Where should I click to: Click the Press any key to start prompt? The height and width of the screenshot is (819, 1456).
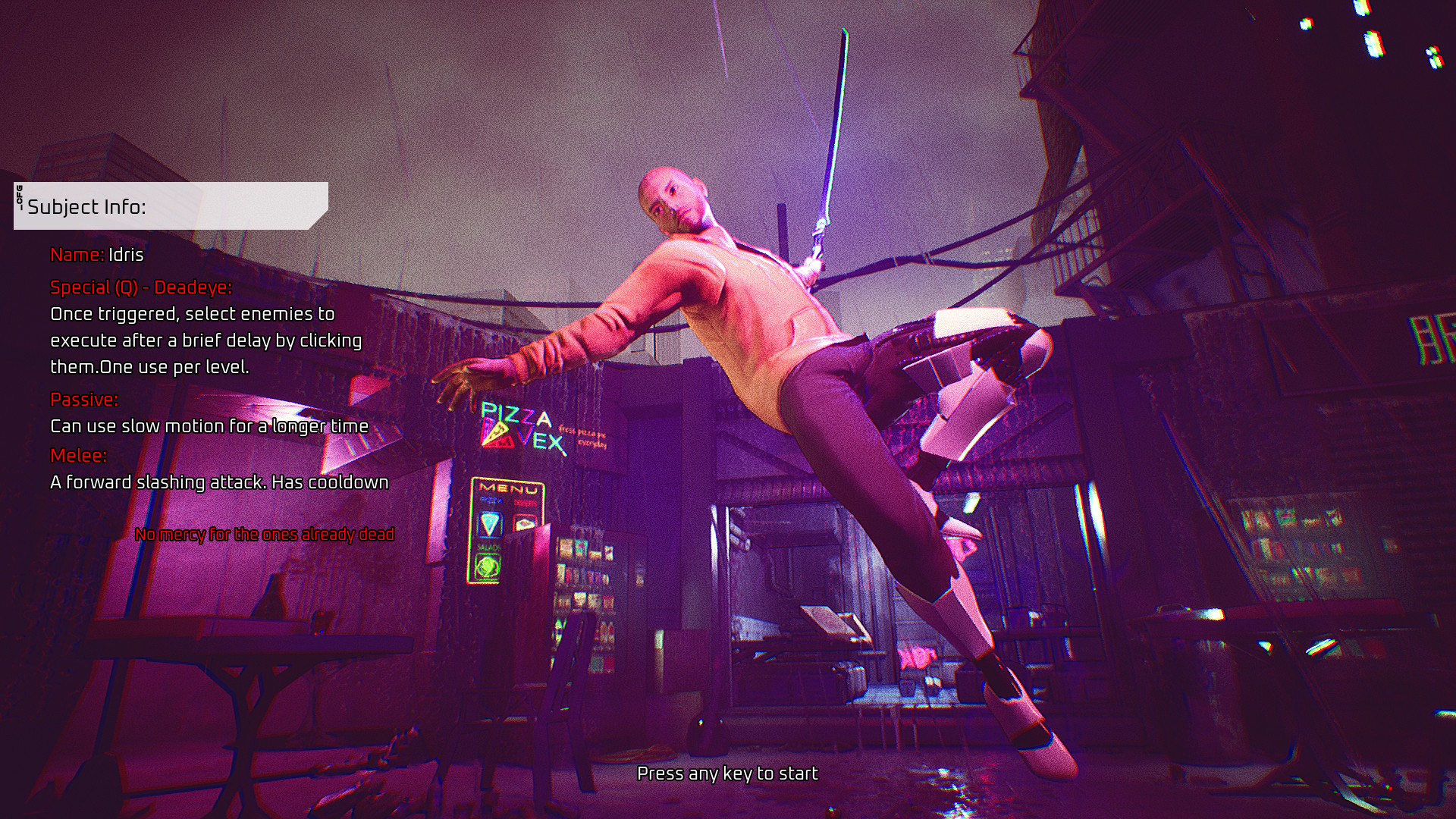pyautogui.click(x=727, y=774)
